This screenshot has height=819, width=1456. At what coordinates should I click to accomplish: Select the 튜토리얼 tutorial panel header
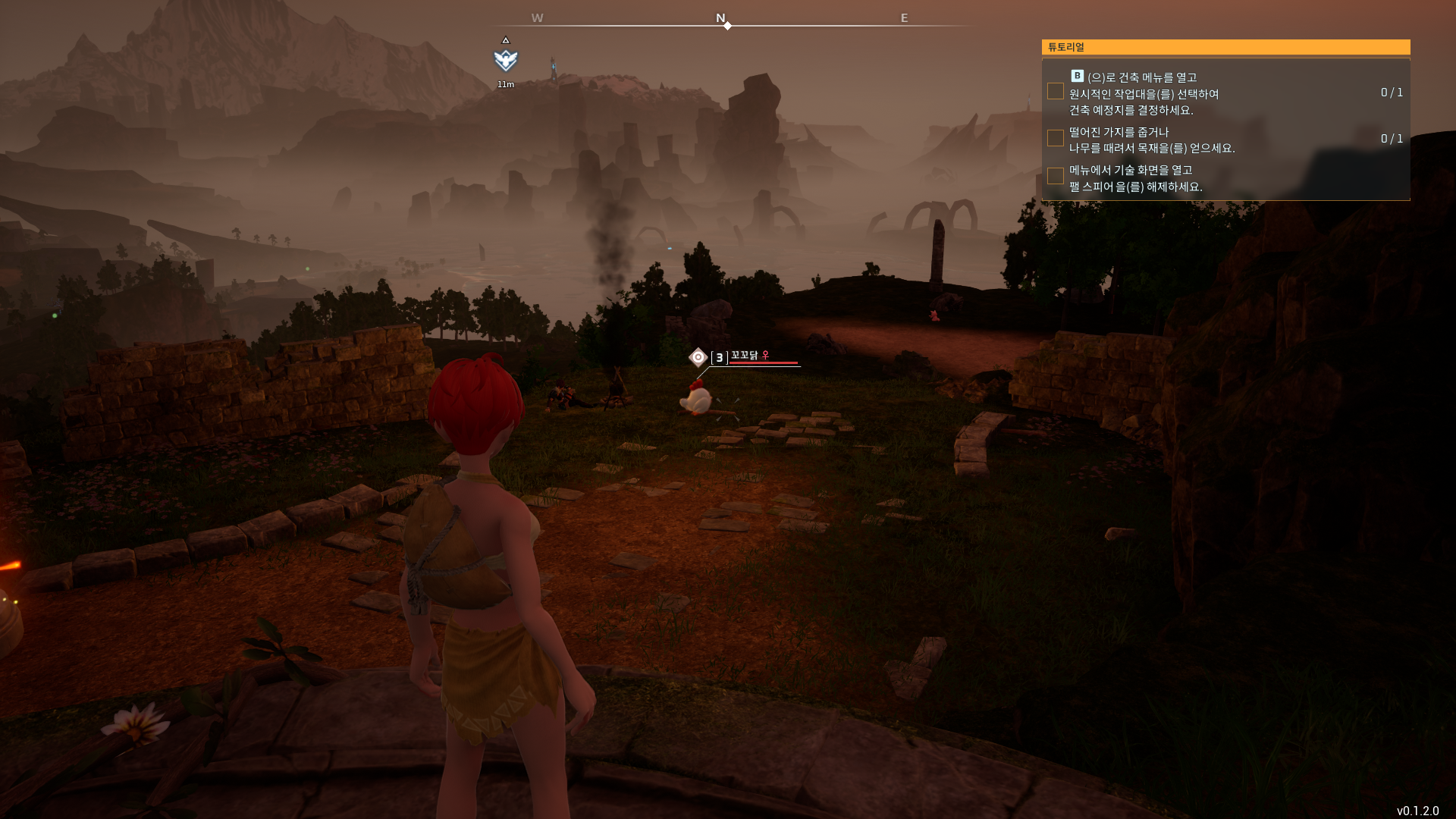click(1225, 47)
